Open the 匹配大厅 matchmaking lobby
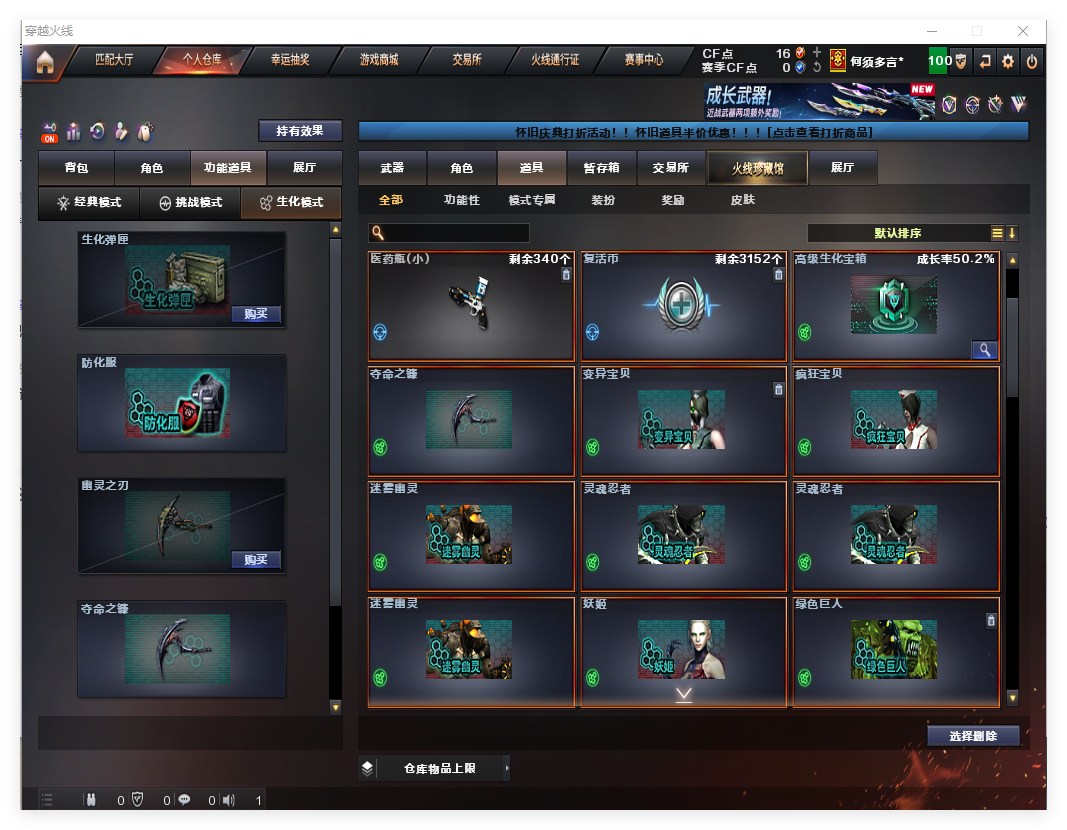Screen dimensions: 1067x830 tap(114, 60)
